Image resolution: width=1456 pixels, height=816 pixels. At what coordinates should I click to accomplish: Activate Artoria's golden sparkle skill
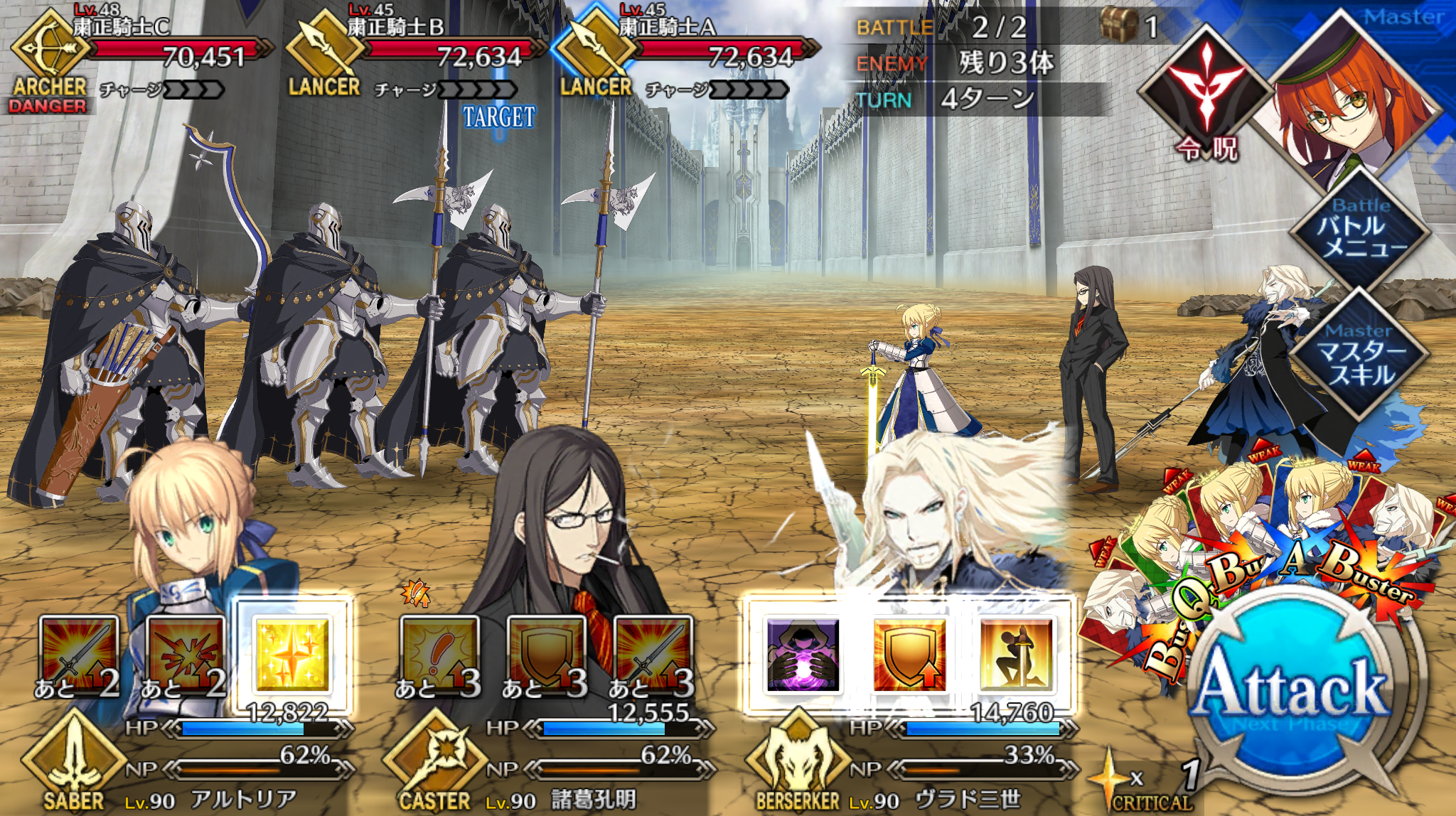[x=292, y=654]
